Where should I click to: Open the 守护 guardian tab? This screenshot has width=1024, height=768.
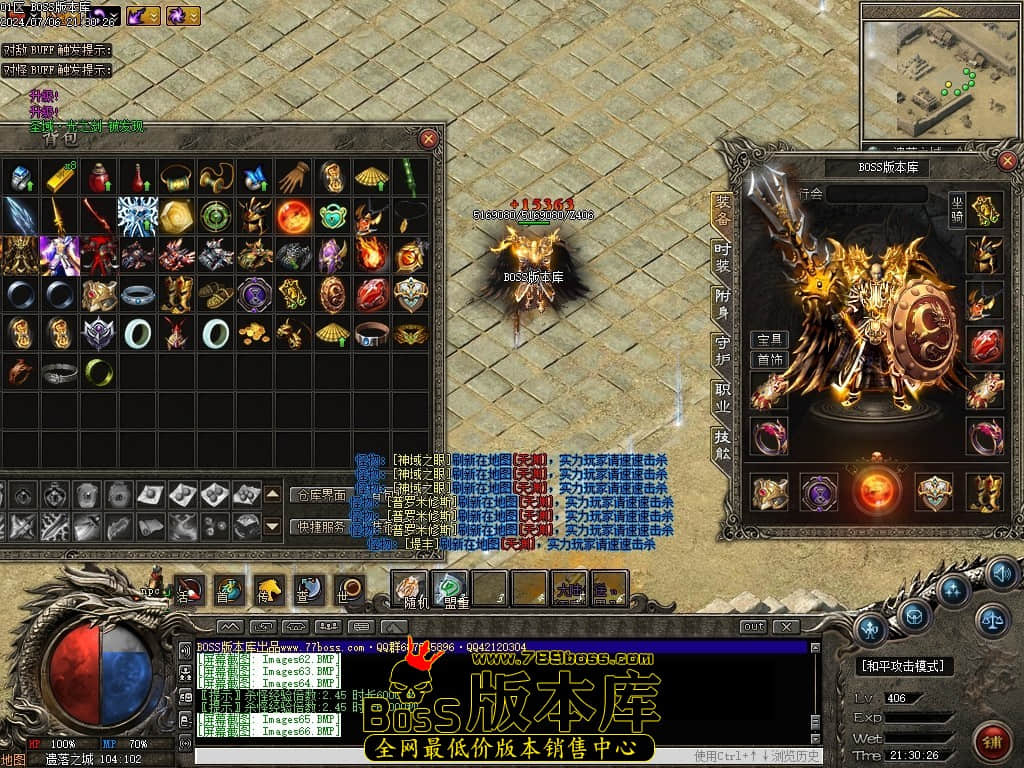point(722,350)
